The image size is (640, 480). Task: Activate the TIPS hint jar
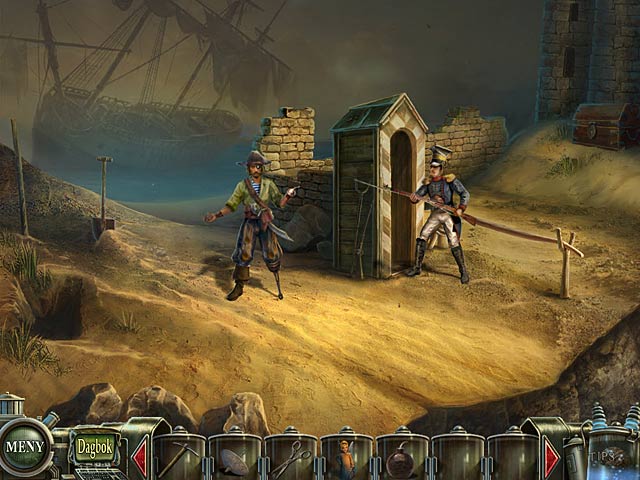[612, 455]
